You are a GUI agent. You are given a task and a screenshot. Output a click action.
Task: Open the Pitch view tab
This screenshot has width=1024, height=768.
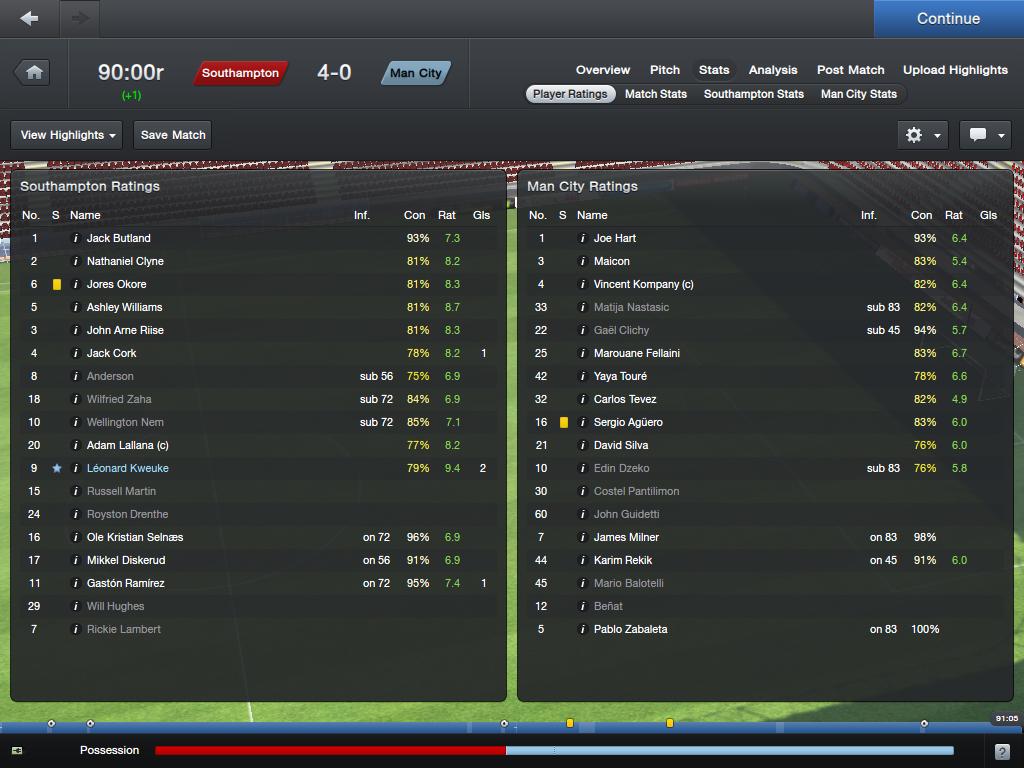pos(665,70)
